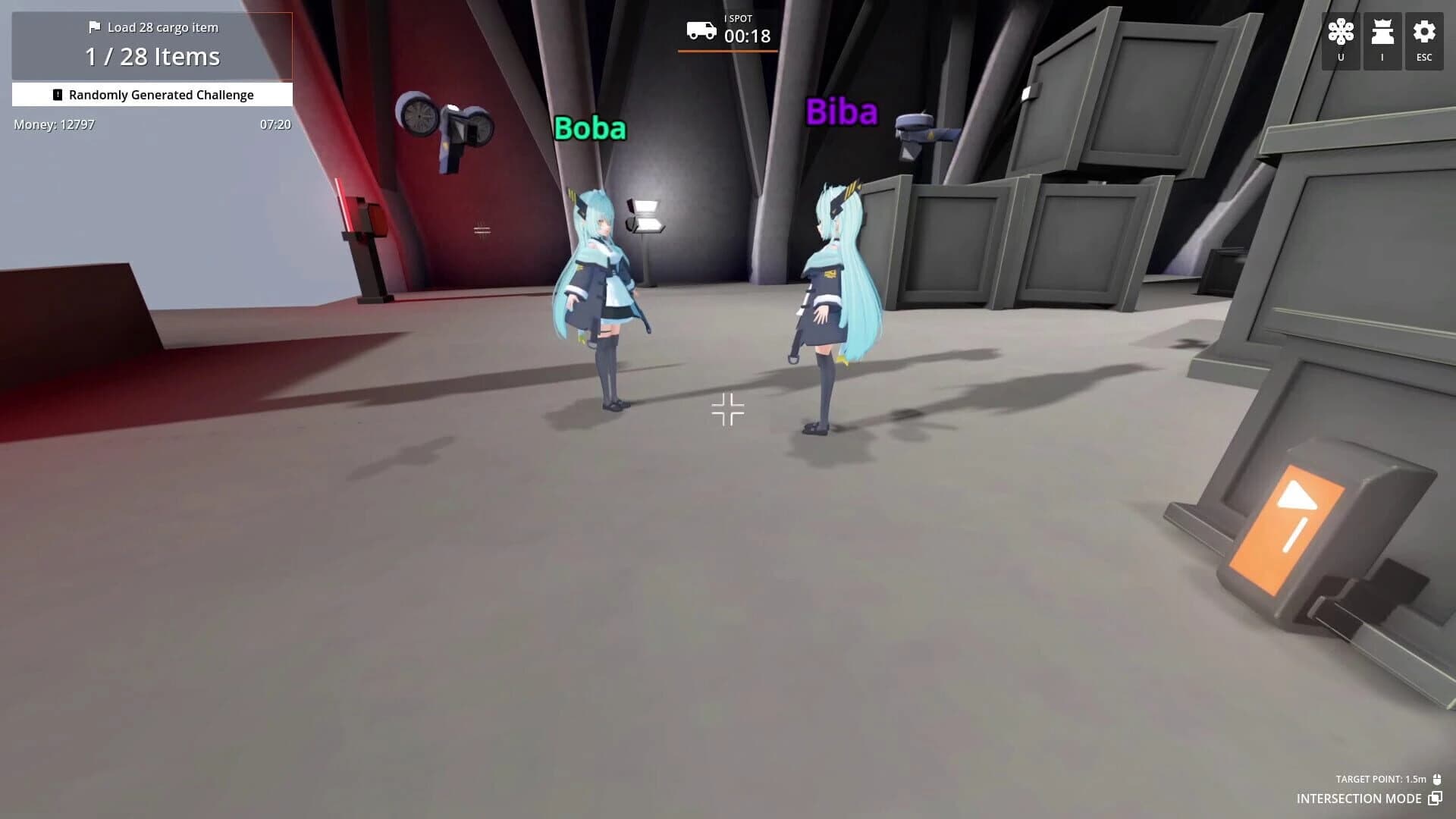
Task: Select the Randomly Generated Challenge banner
Action: click(x=162, y=94)
